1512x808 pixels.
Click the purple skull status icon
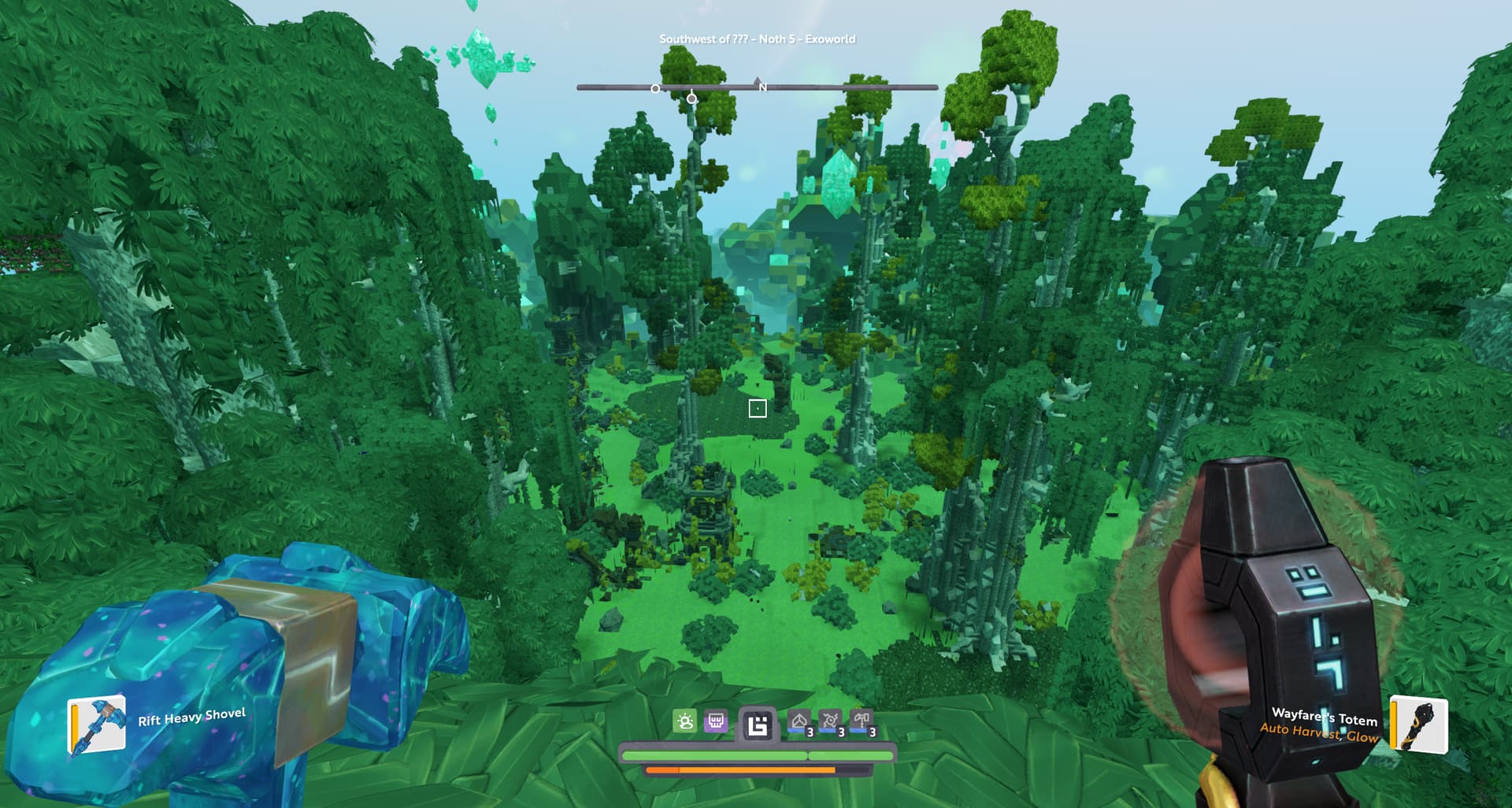(x=716, y=721)
